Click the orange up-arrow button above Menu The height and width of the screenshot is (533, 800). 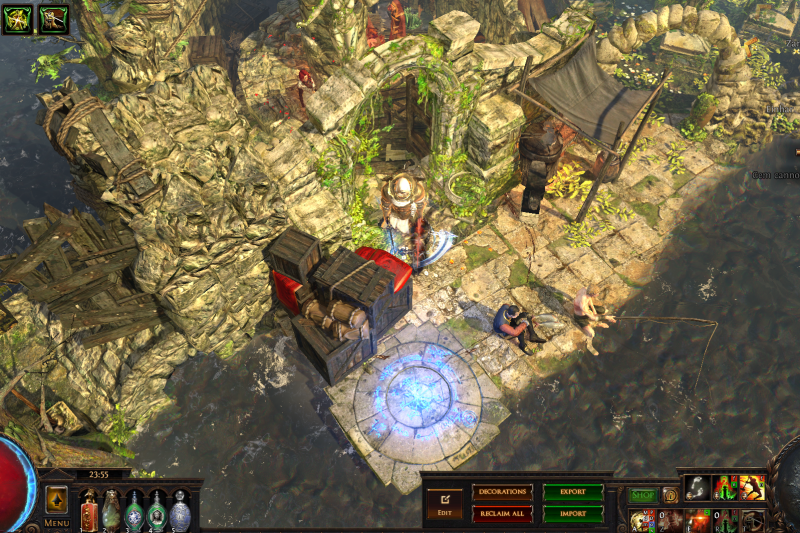pyautogui.click(x=57, y=499)
